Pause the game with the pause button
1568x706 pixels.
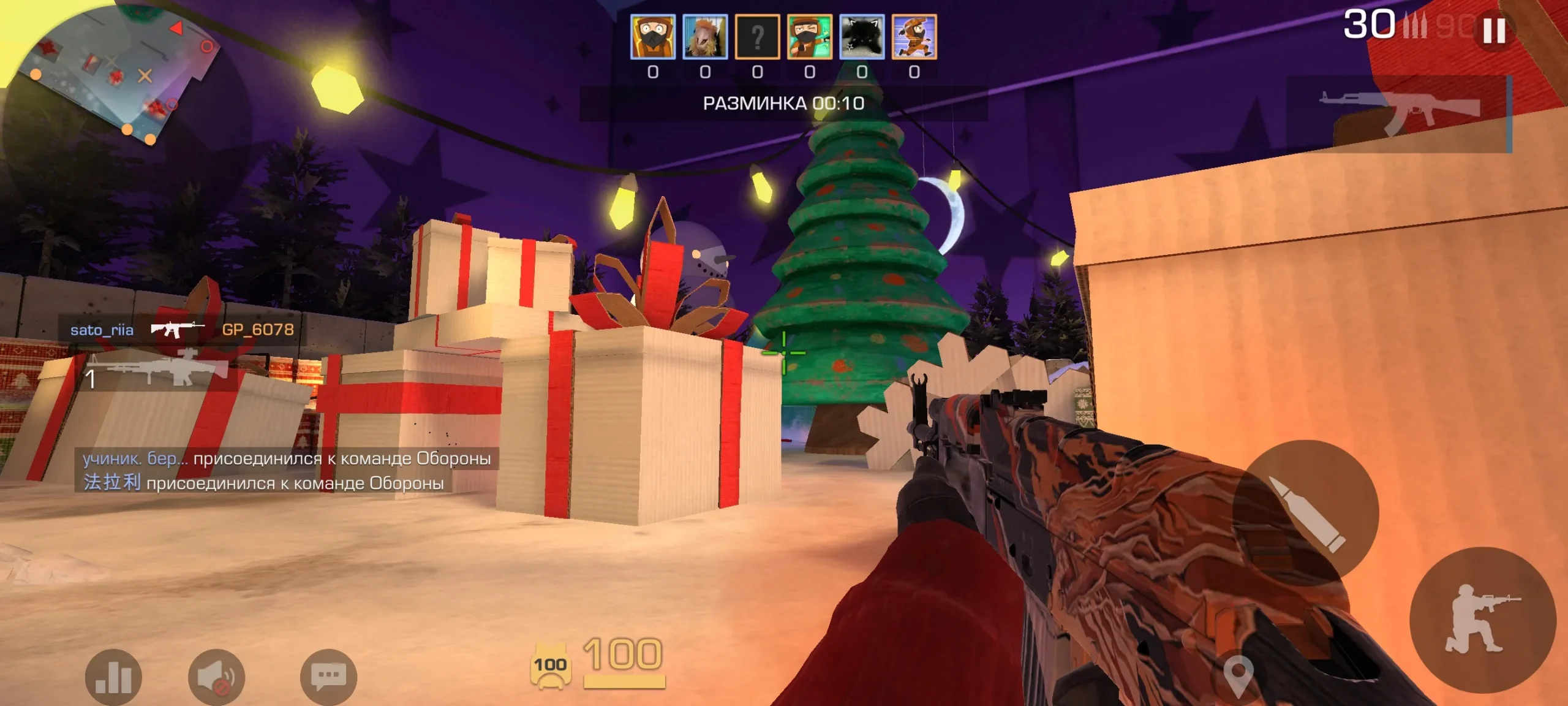click(1494, 31)
